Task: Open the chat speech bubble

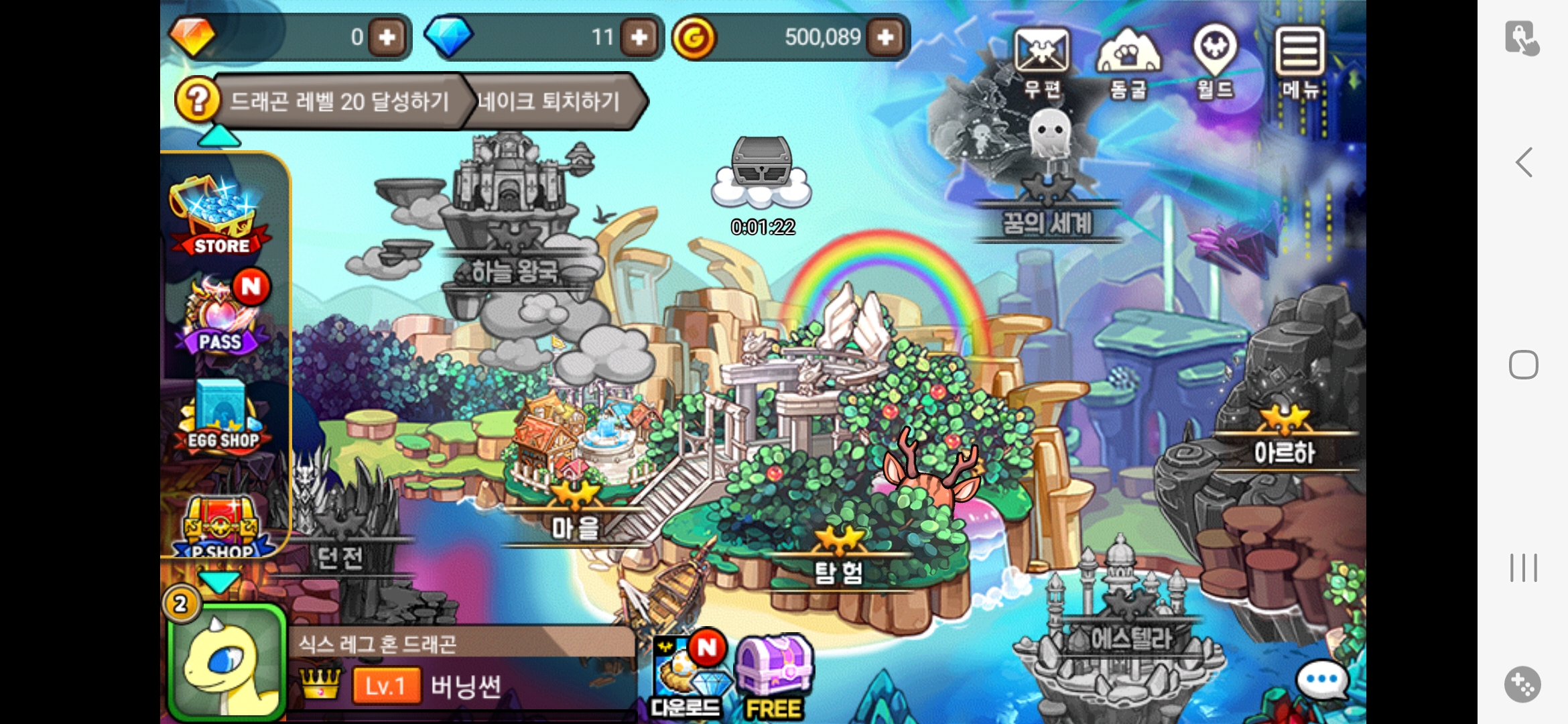Action: (1321, 680)
